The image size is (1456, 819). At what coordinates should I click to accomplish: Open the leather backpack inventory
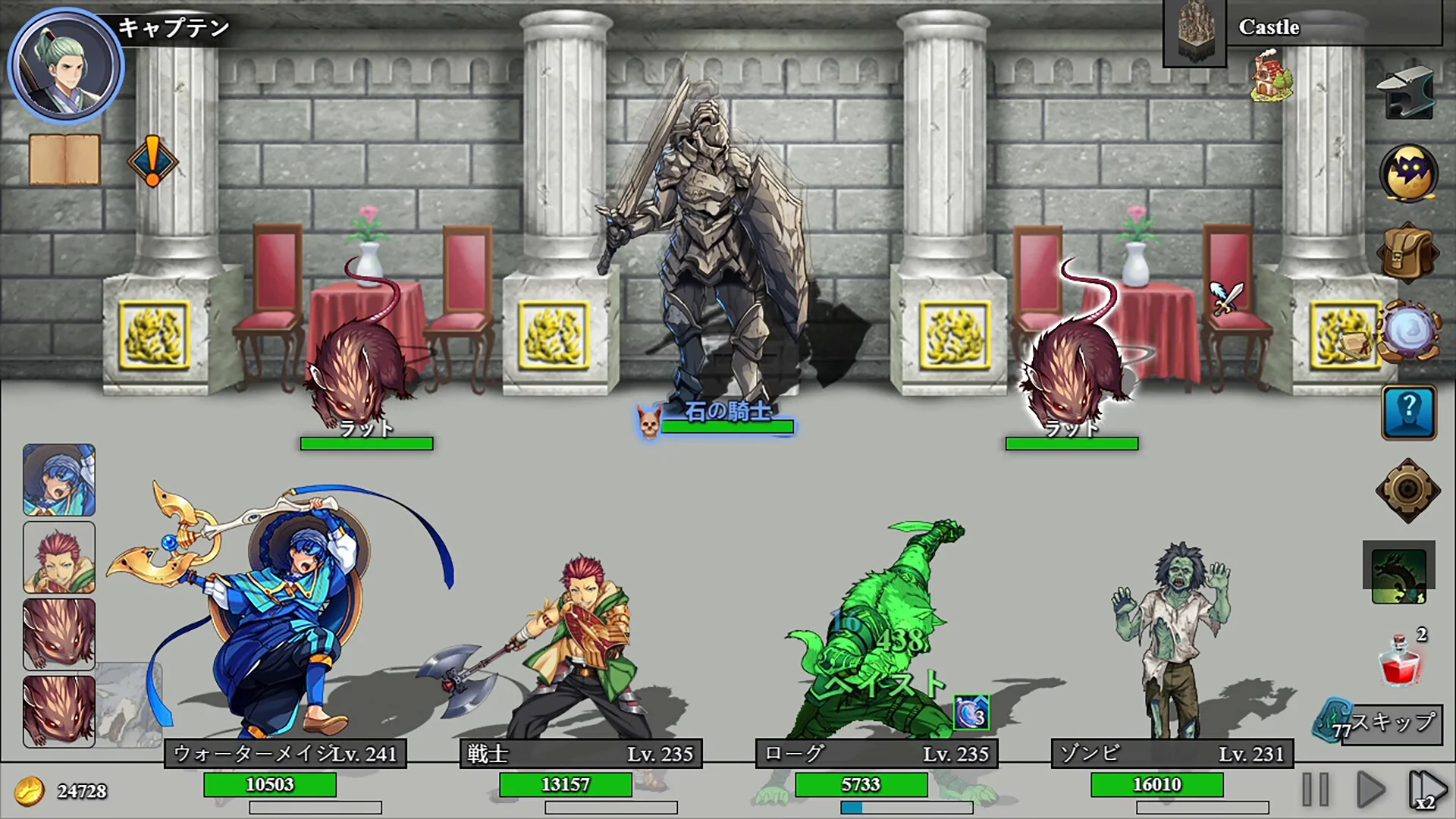point(1407,254)
